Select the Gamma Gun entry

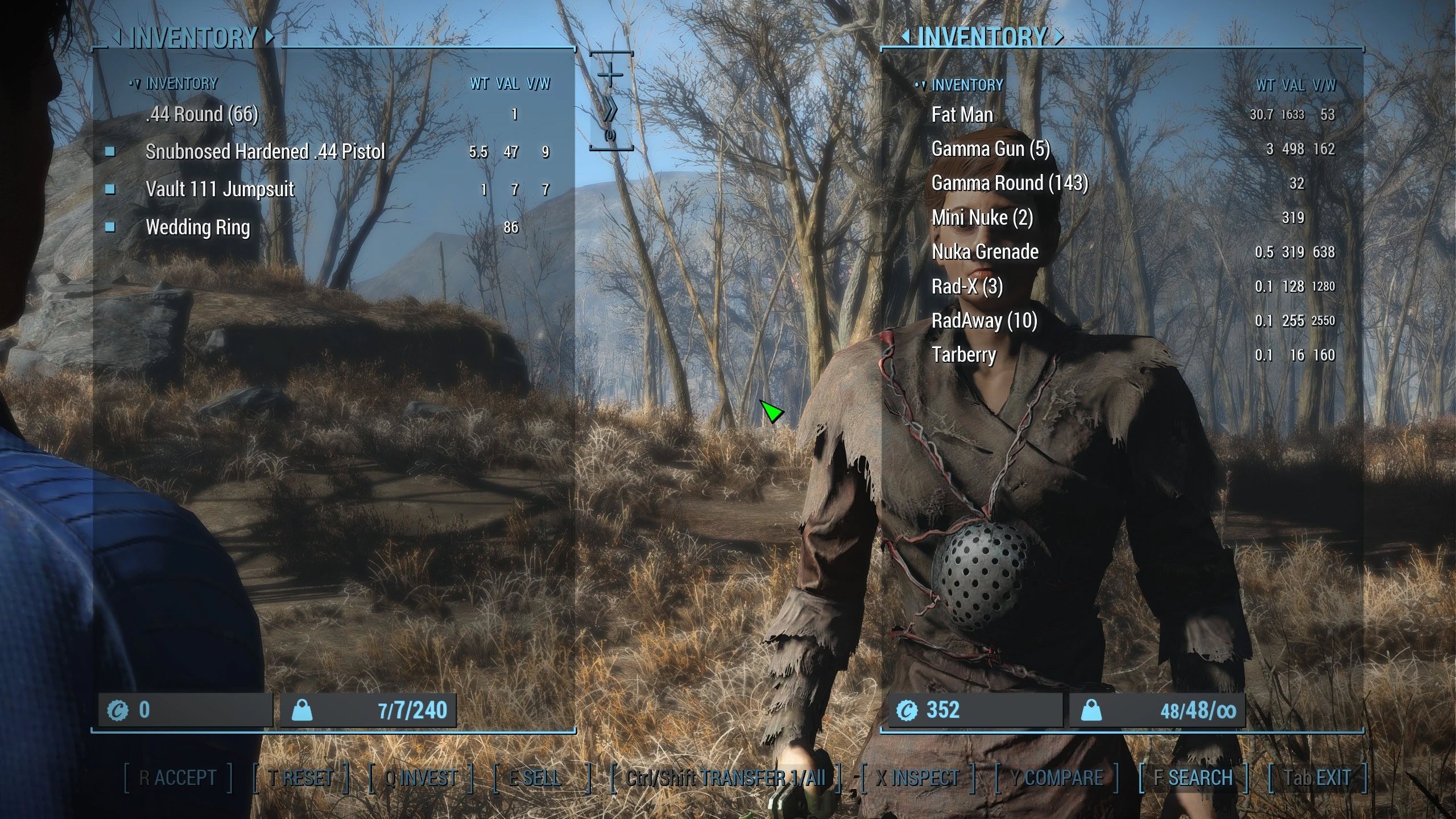(x=990, y=149)
